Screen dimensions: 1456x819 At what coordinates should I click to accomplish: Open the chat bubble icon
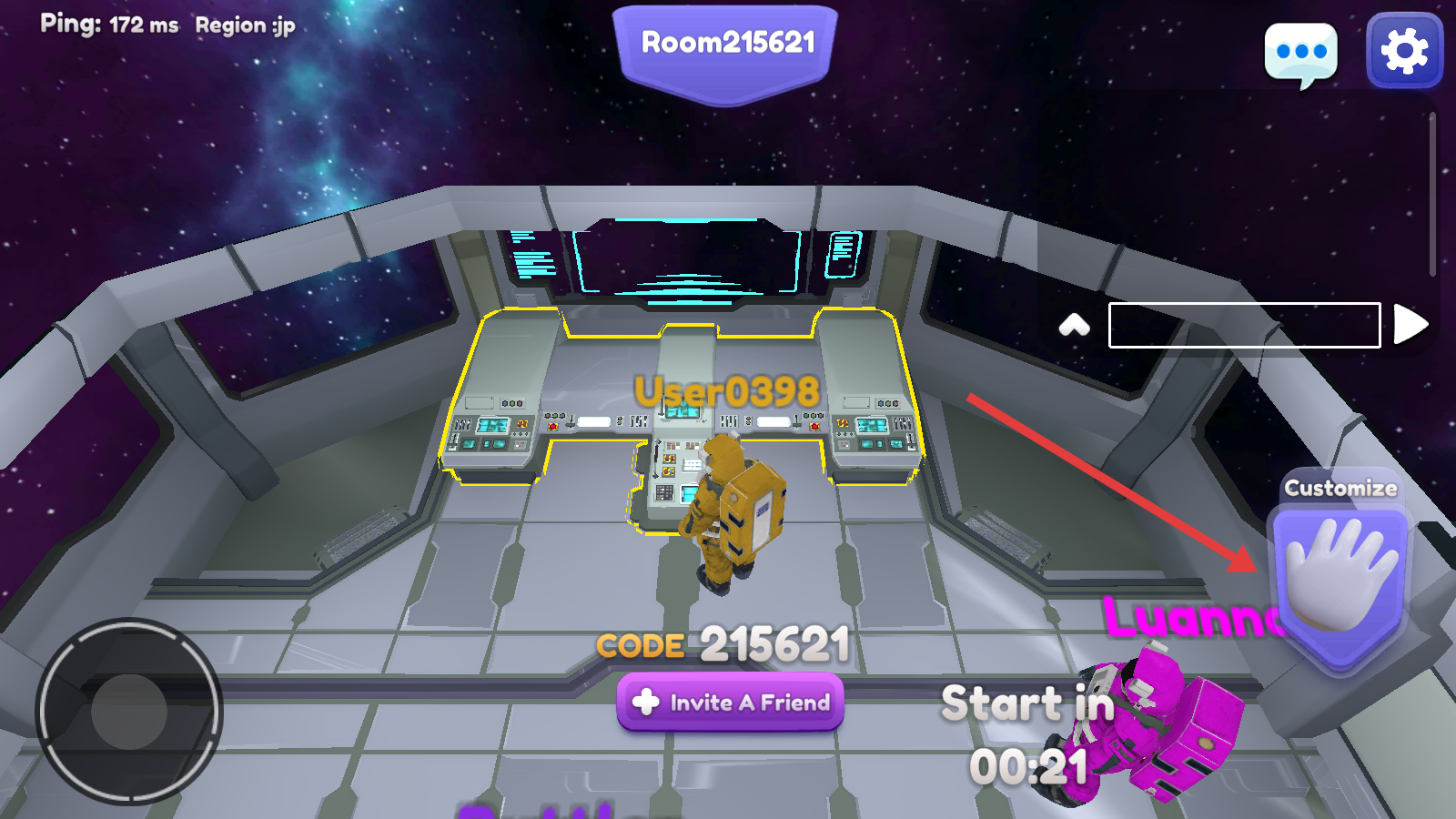pos(1301,54)
